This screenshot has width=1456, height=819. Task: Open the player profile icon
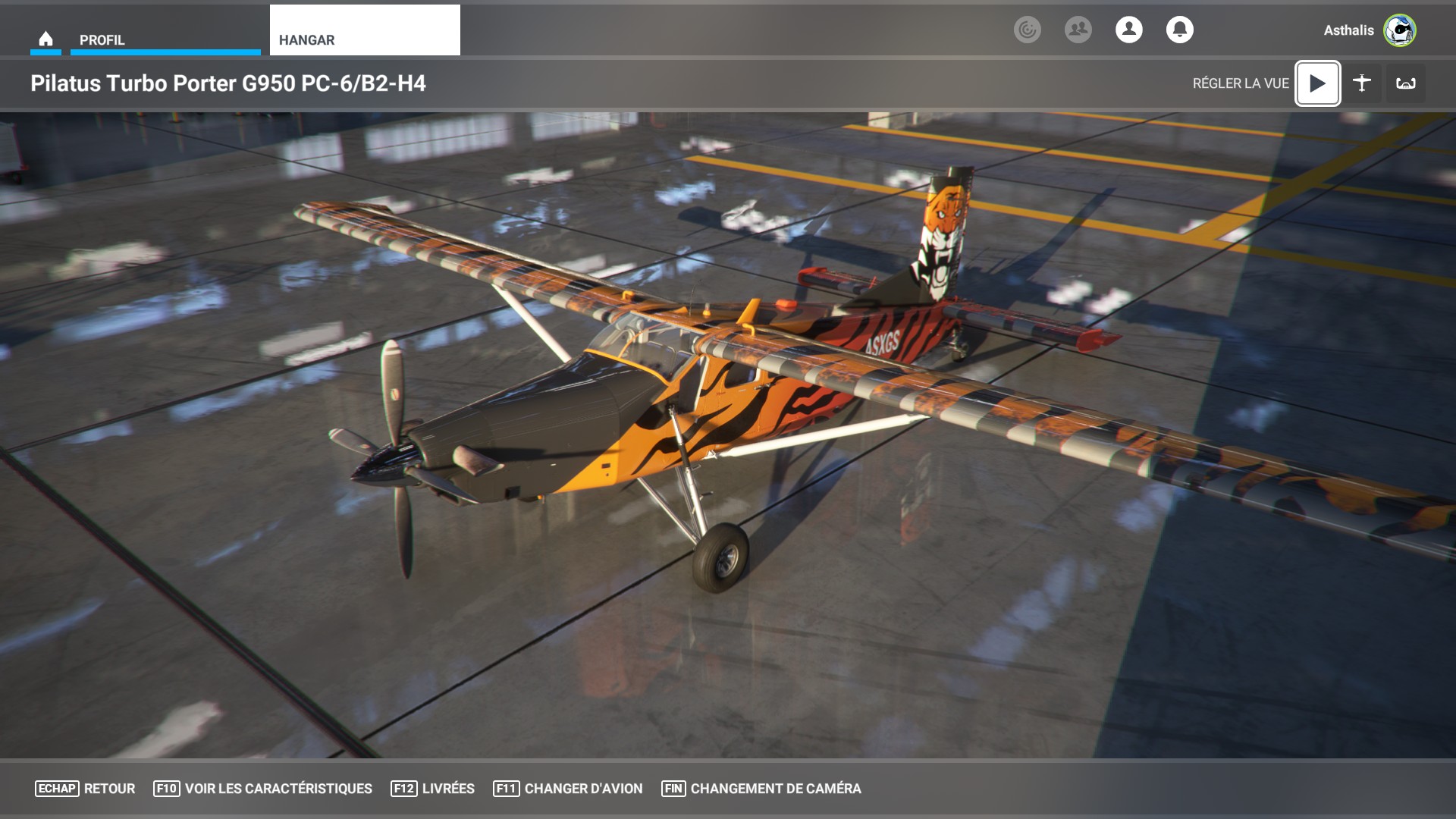pos(1129,30)
